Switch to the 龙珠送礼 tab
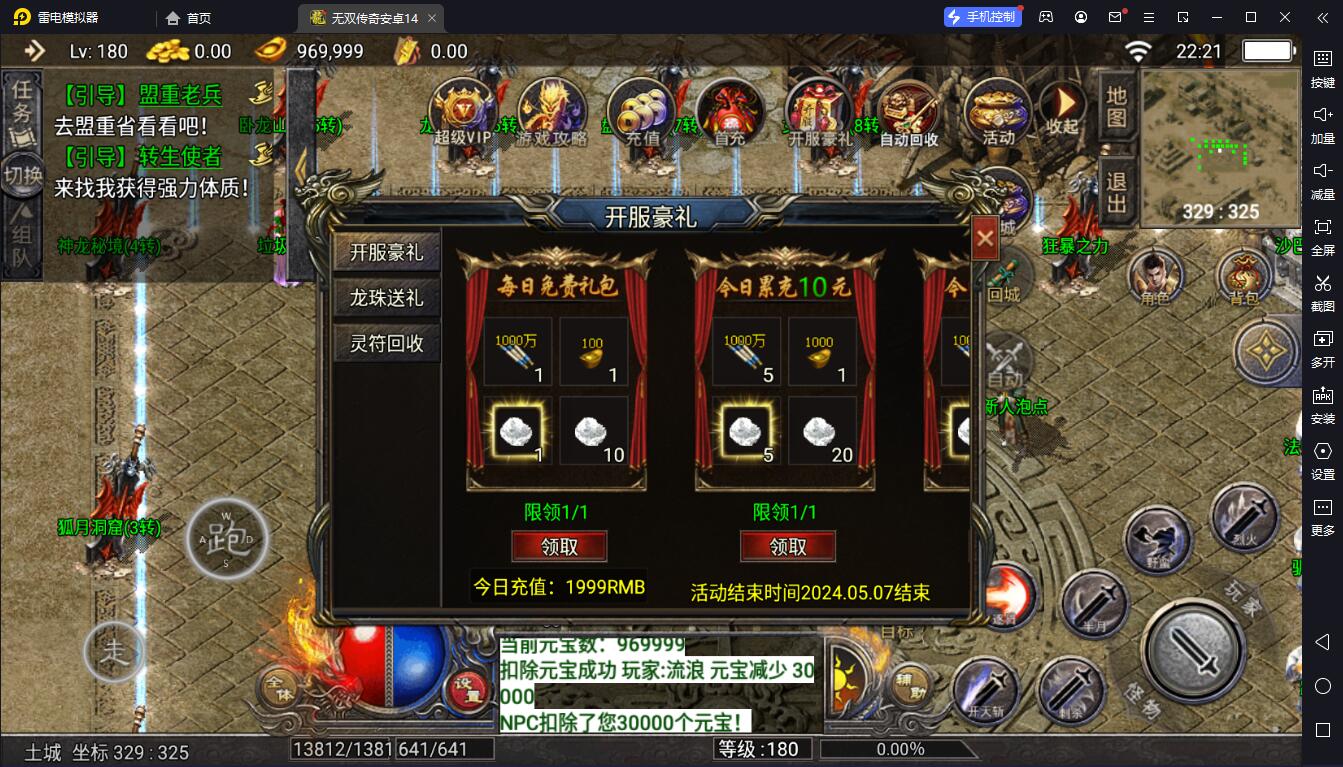 pos(387,298)
